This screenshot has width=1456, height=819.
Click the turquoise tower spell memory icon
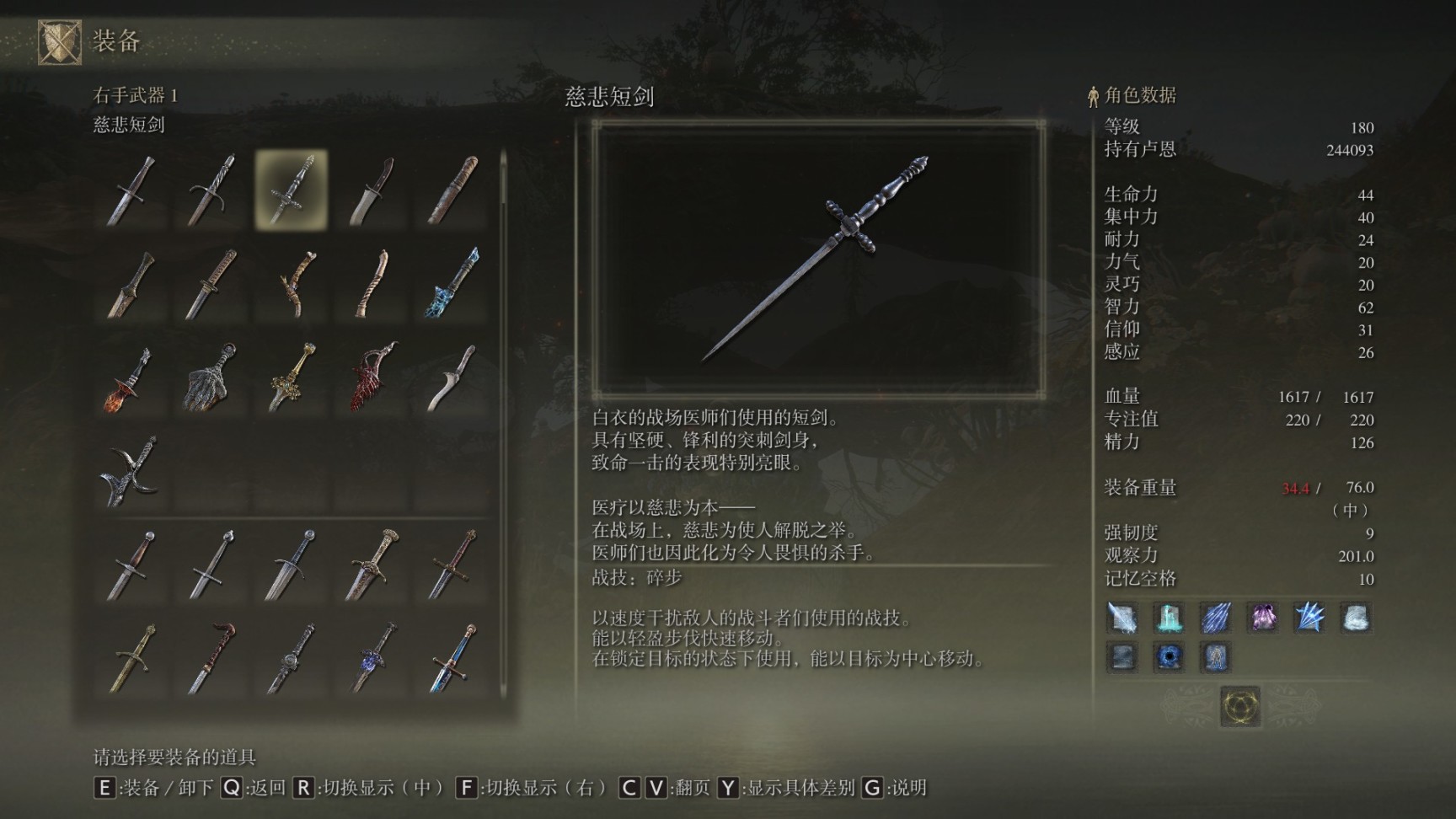pos(1170,617)
